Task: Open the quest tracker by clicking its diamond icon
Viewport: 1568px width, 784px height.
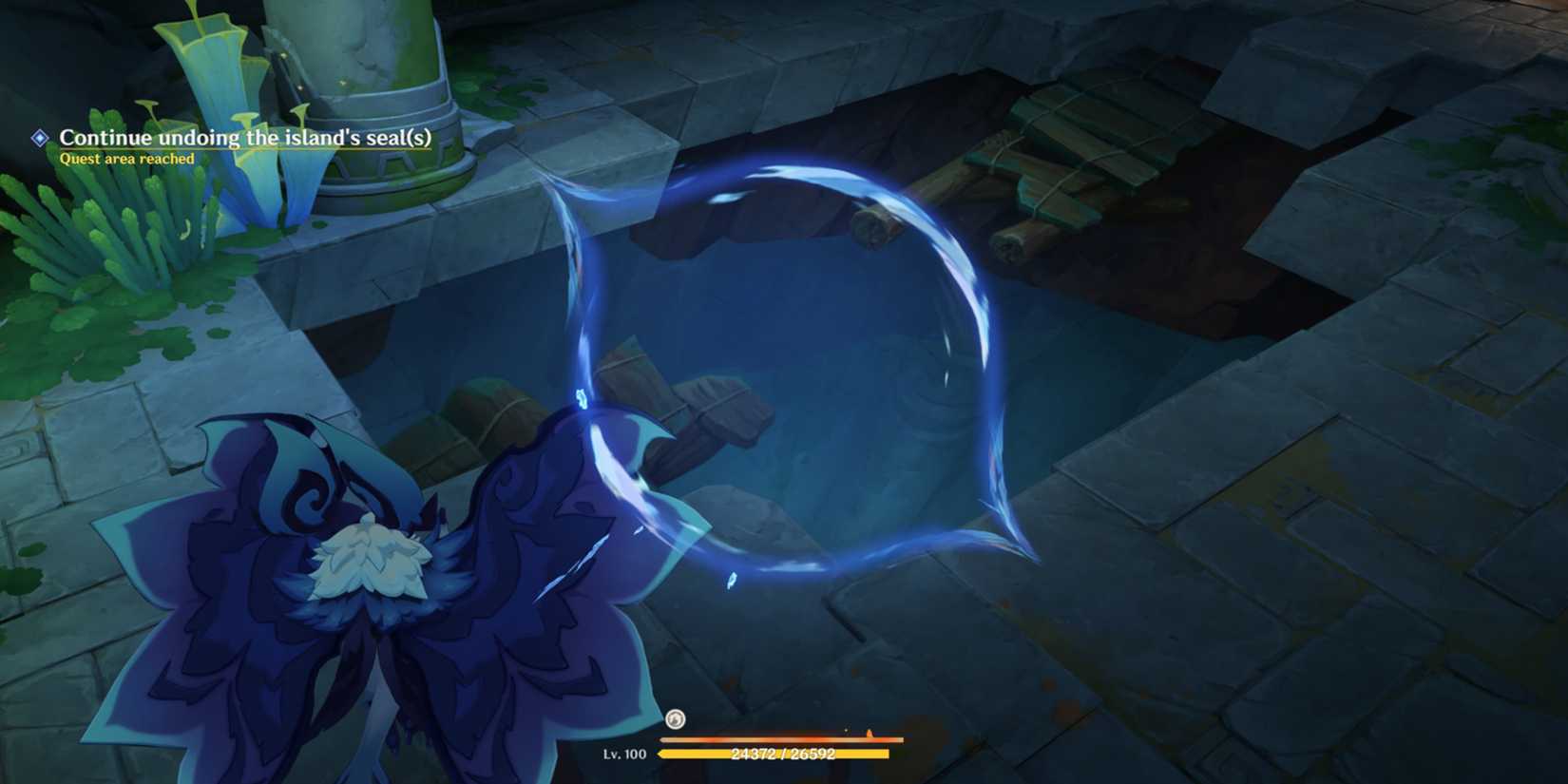Action: [x=38, y=139]
